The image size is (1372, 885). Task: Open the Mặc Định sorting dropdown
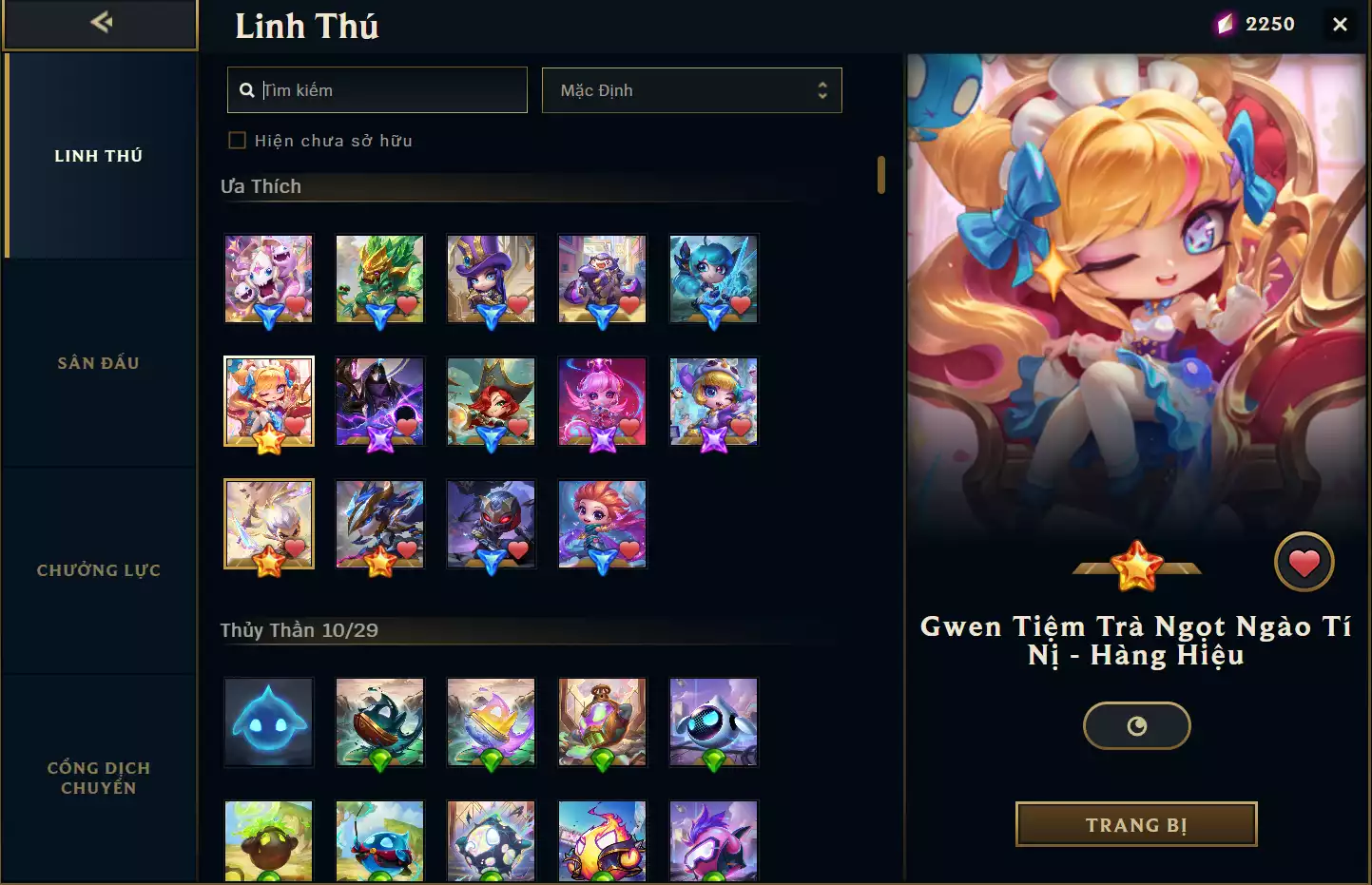(691, 89)
